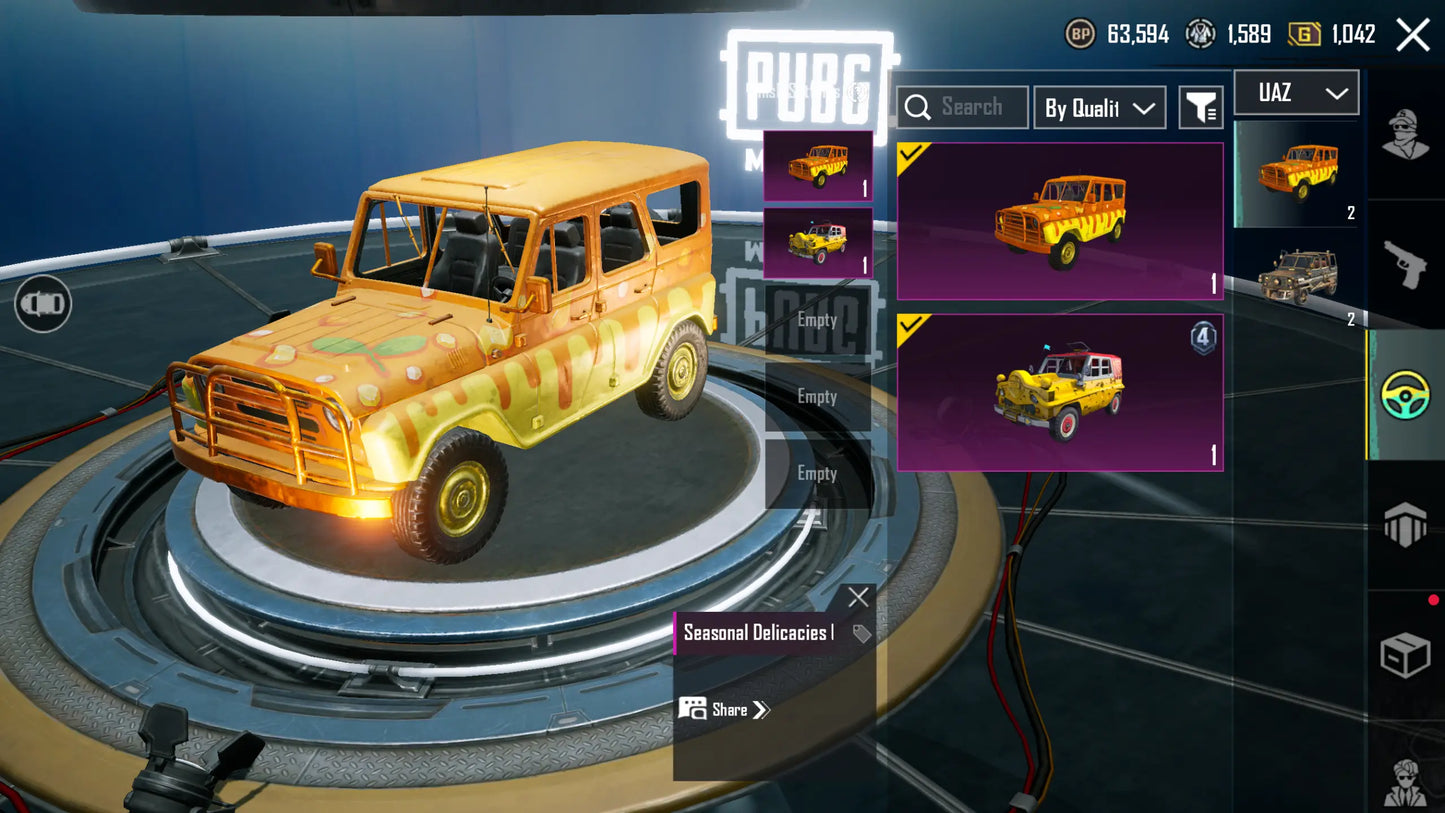Choose the orange UAZ category thumbnail
This screenshot has width=1445, height=813.
pyautogui.click(x=1297, y=174)
